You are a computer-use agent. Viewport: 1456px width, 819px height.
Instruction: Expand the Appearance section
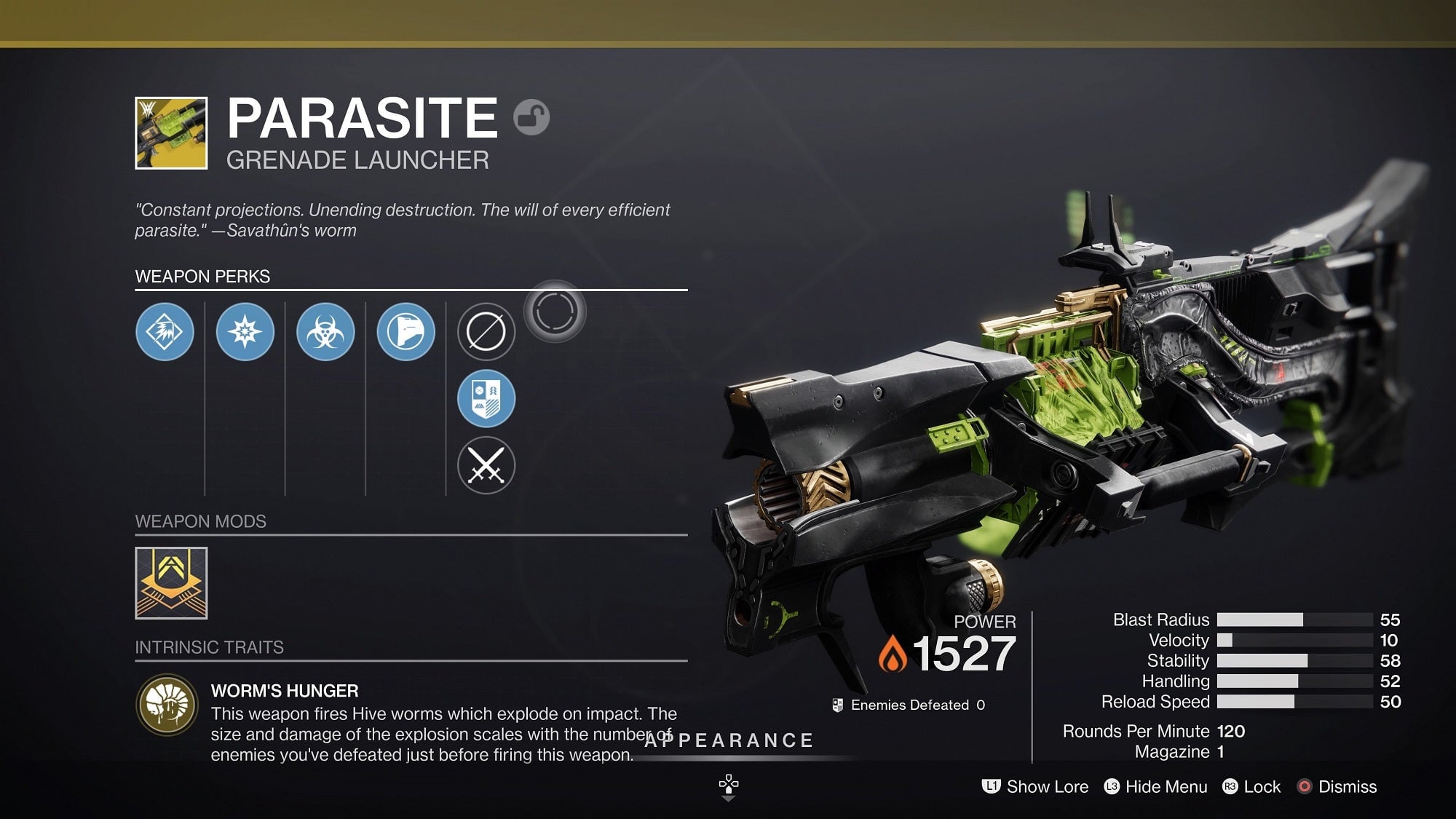[x=727, y=740]
